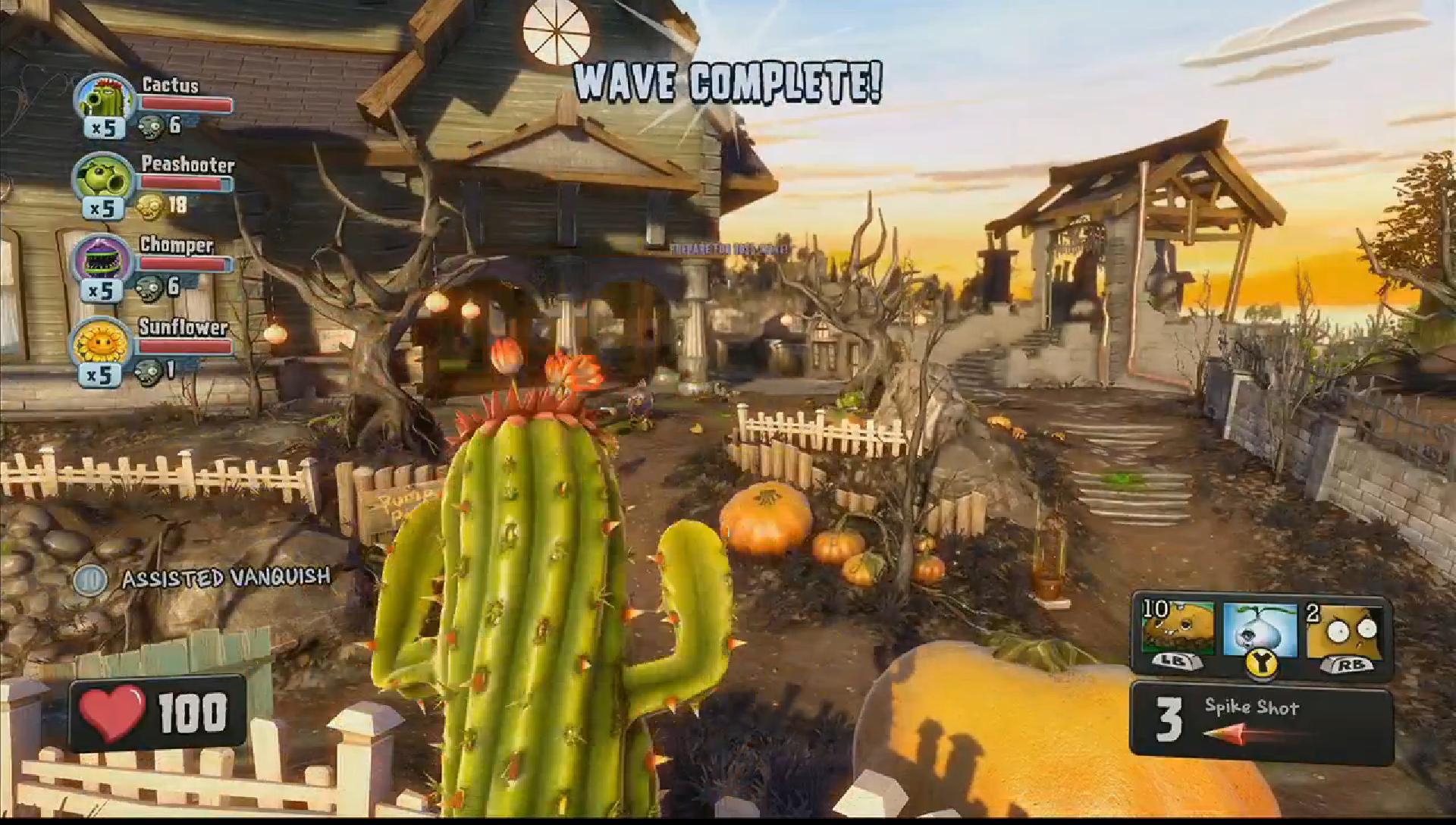
Task: Click the golden zombie head beside Peashooter's 18
Action: click(151, 203)
